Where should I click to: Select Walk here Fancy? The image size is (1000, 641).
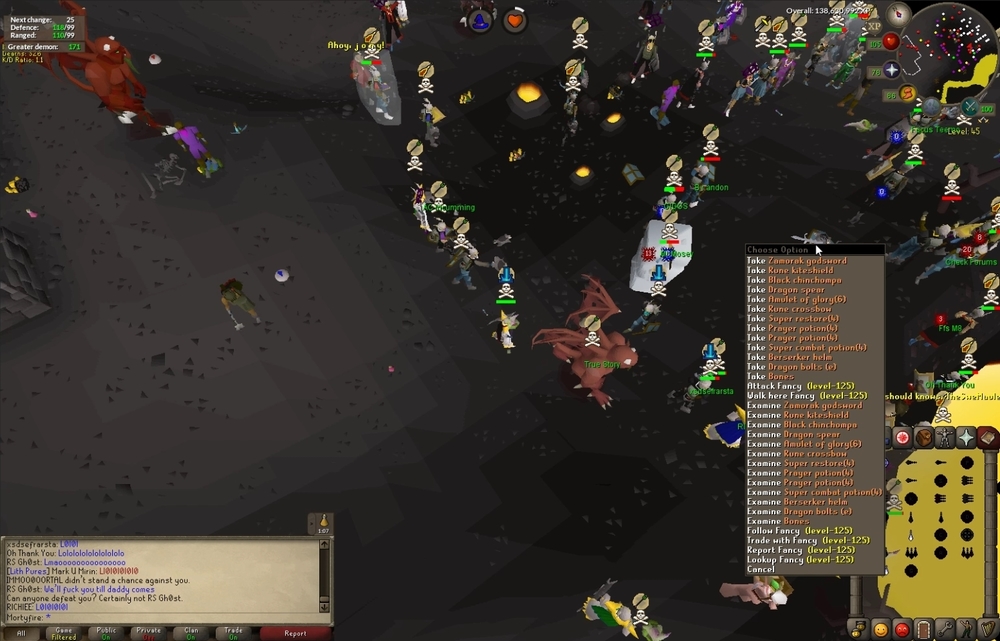pyautogui.click(x=803, y=396)
